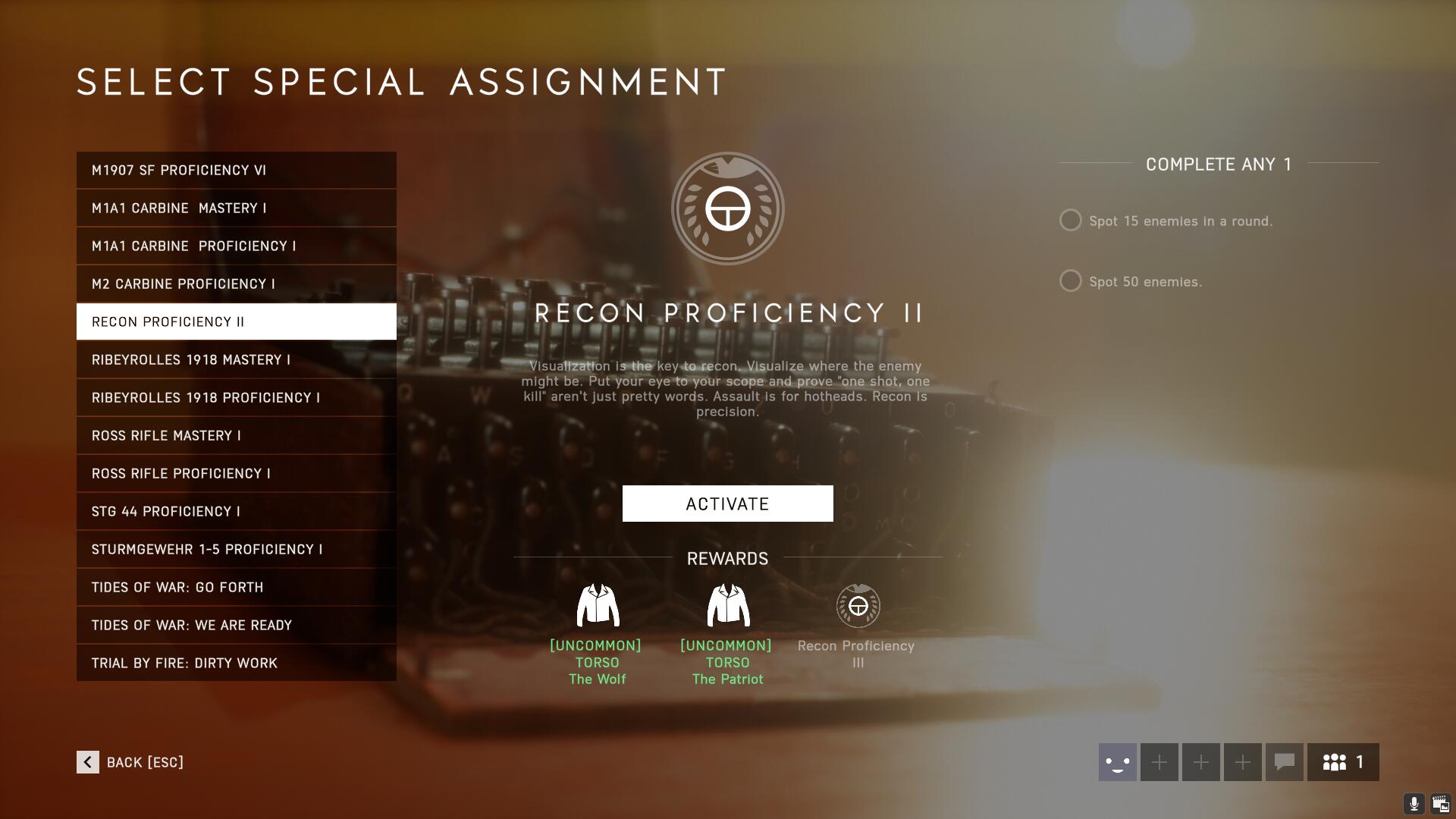Select the highlighted Recon Proficiency II row
The height and width of the screenshot is (819, 1456).
[236, 322]
